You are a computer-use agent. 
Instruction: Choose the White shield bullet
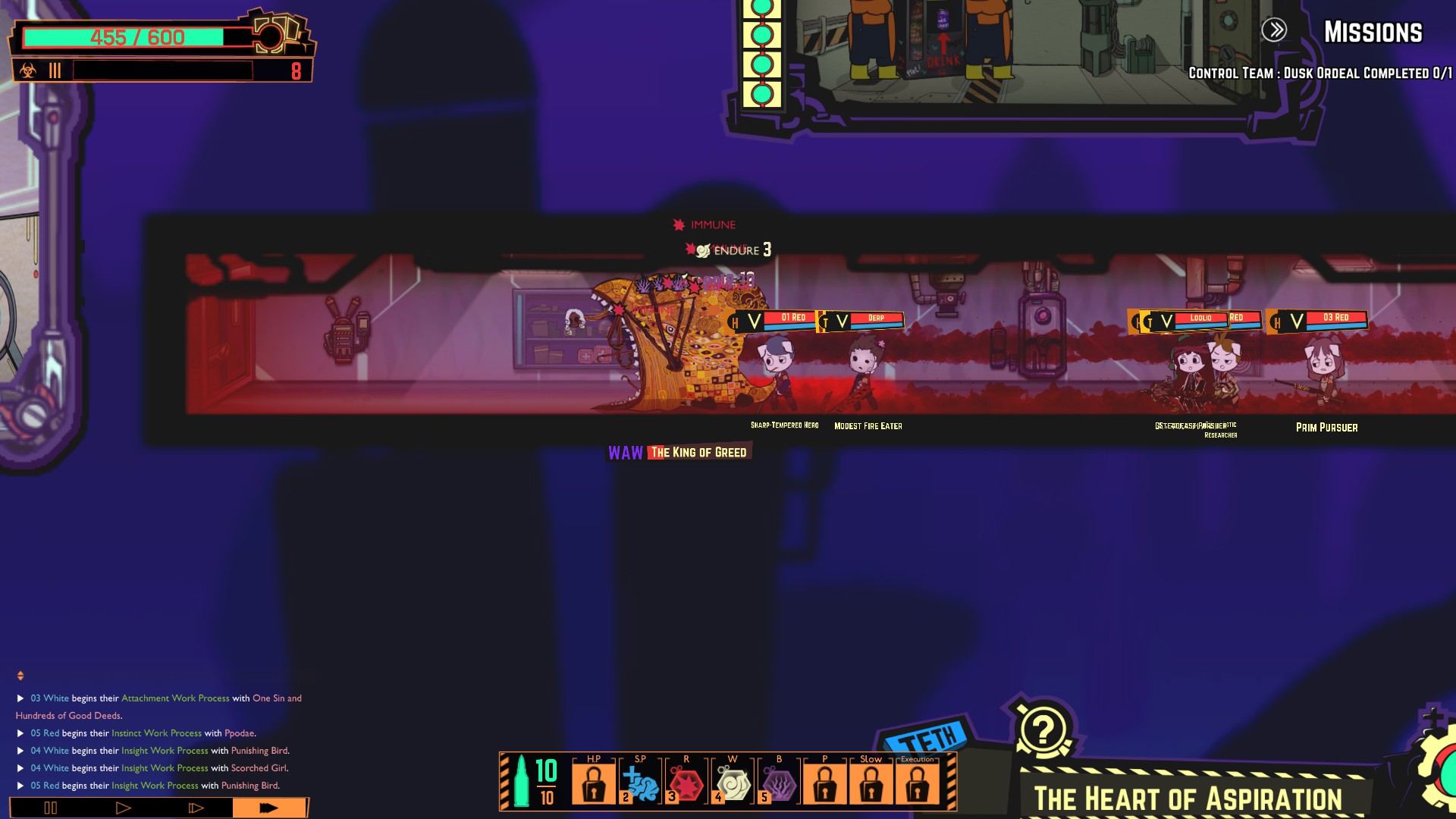[733, 783]
